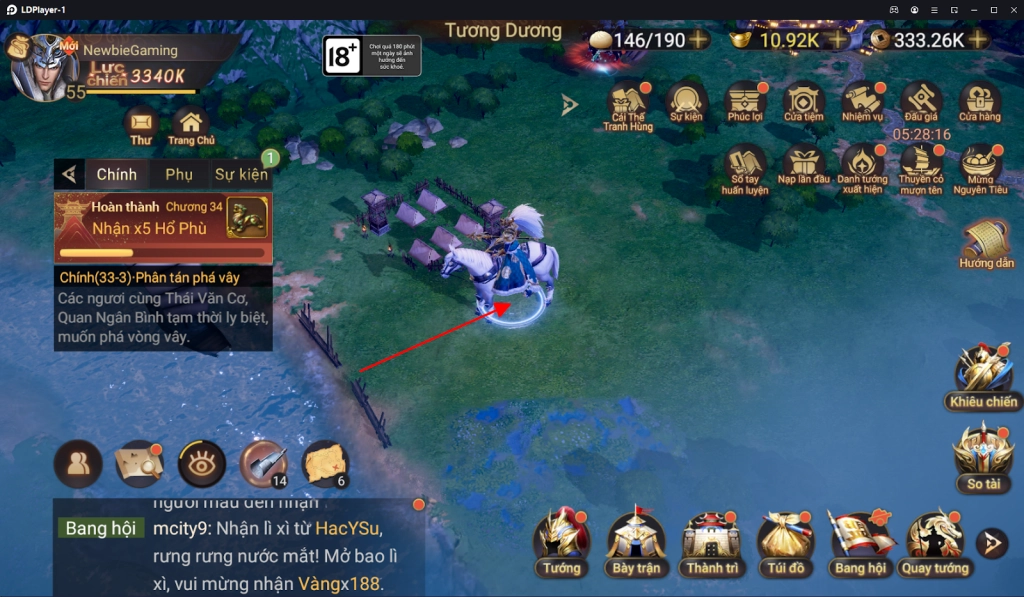1024x597 pixels.
Task: Close the LDPlayer window
Action: point(1012,9)
